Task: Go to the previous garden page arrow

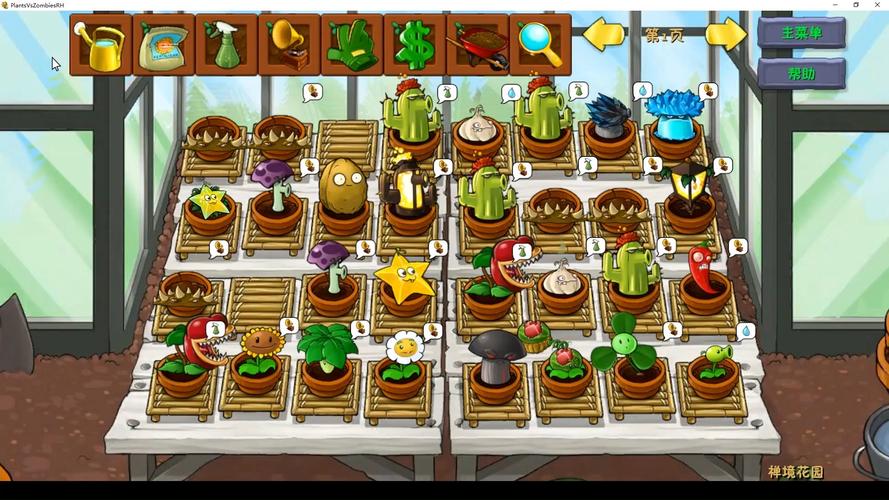Action: tap(603, 35)
